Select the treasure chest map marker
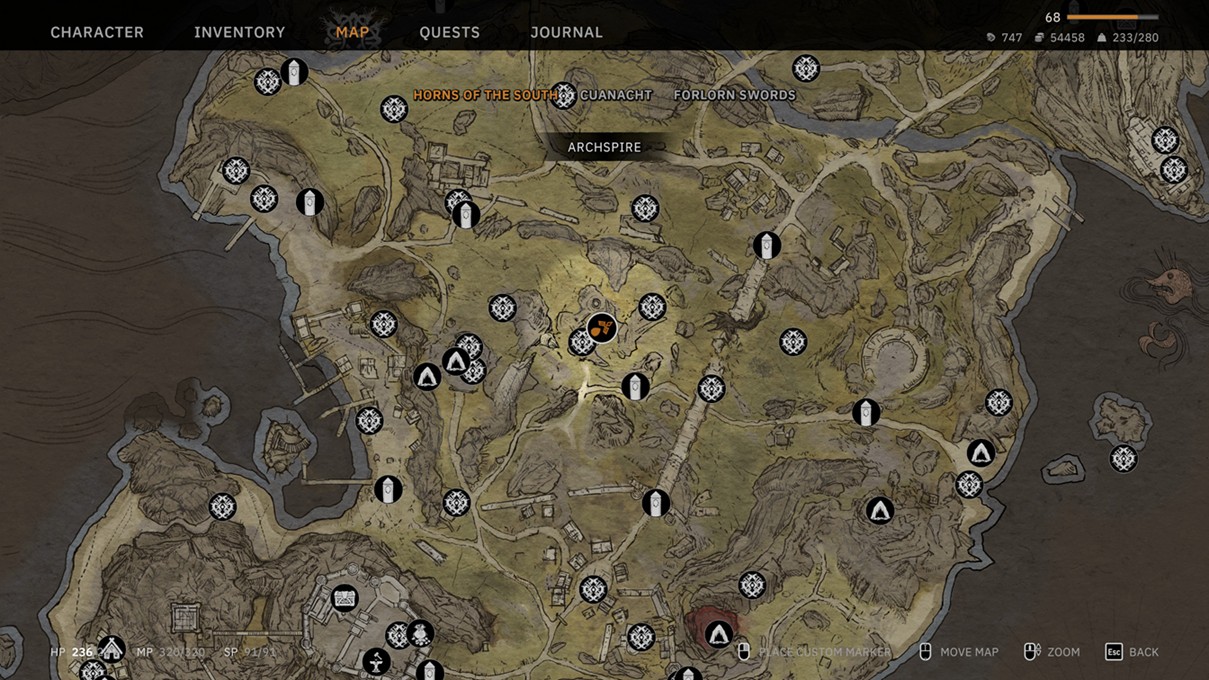Image resolution: width=1209 pixels, height=680 pixels. pyautogui.click(x=345, y=599)
